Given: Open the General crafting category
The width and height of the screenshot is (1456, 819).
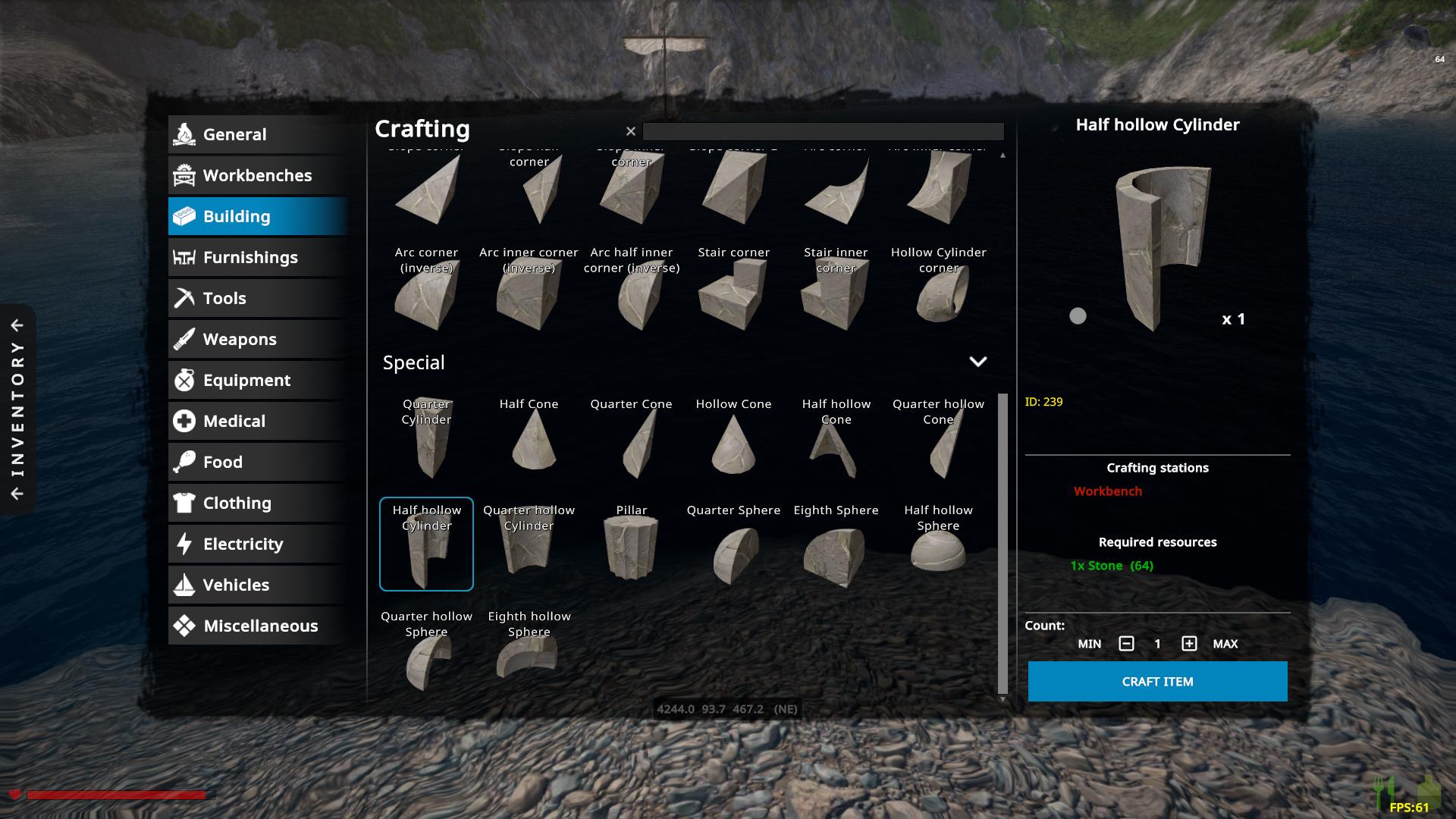Looking at the screenshot, I should (x=257, y=134).
